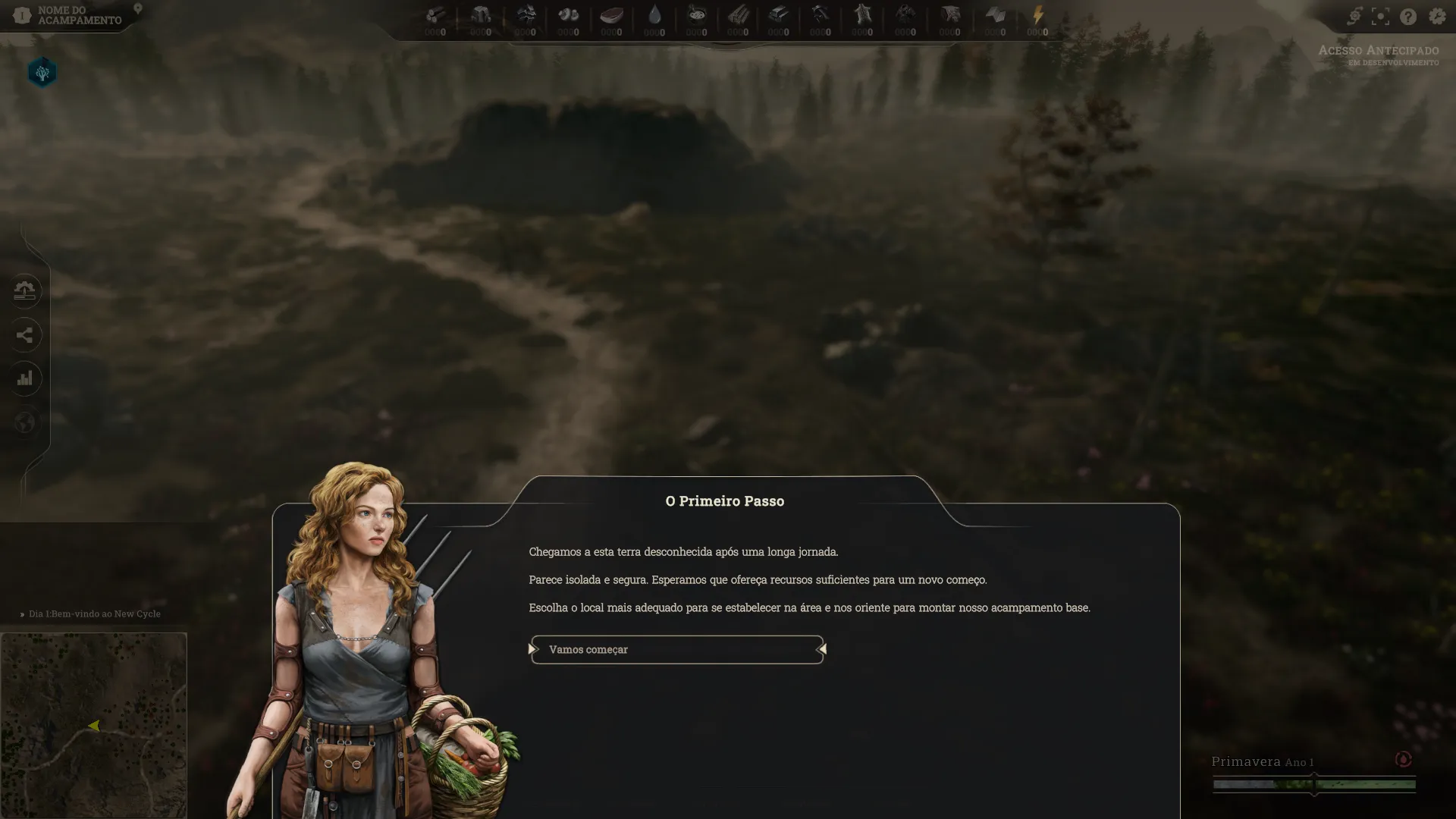The height and width of the screenshot is (819, 1456).
Task: Select the wood logs resource icon
Action: pyautogui.click(x=435, y=15)
